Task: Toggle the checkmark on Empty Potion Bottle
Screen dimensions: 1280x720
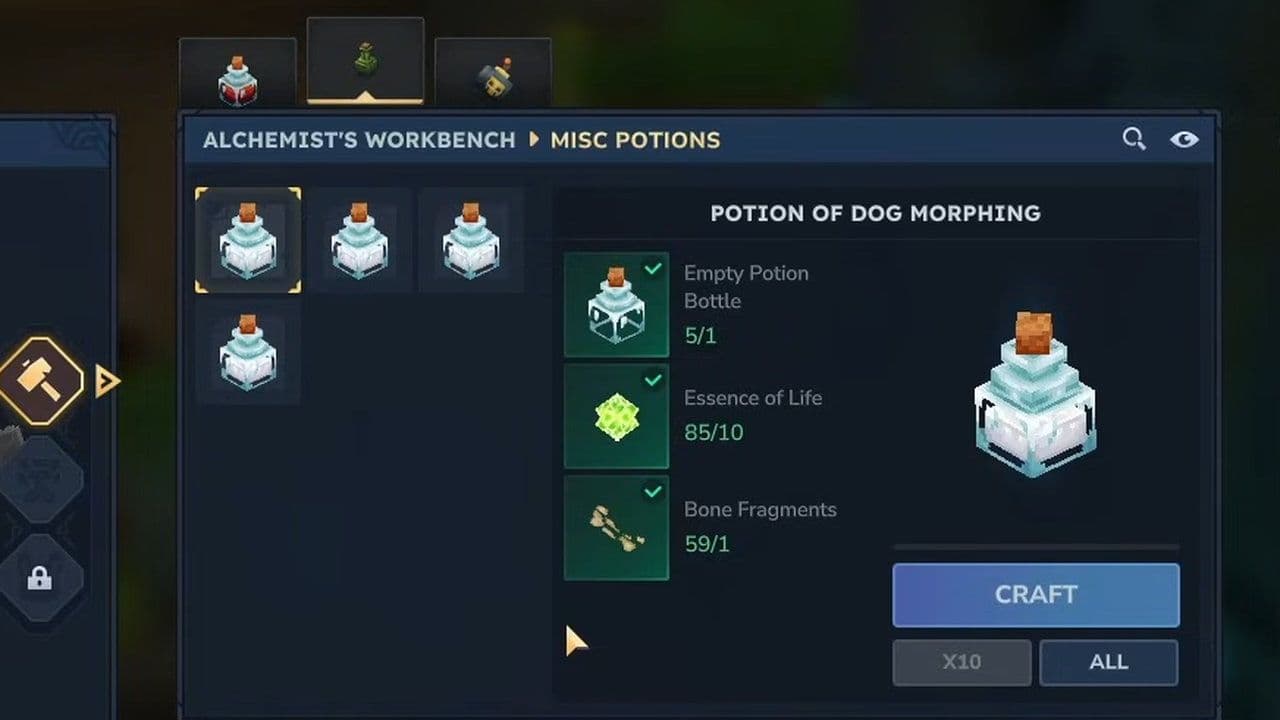Action: 655,268
